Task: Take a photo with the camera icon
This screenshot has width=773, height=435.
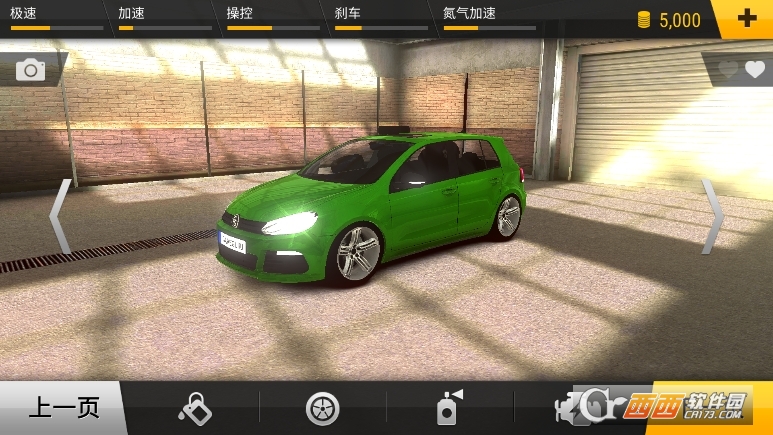Action: [31, 69]
